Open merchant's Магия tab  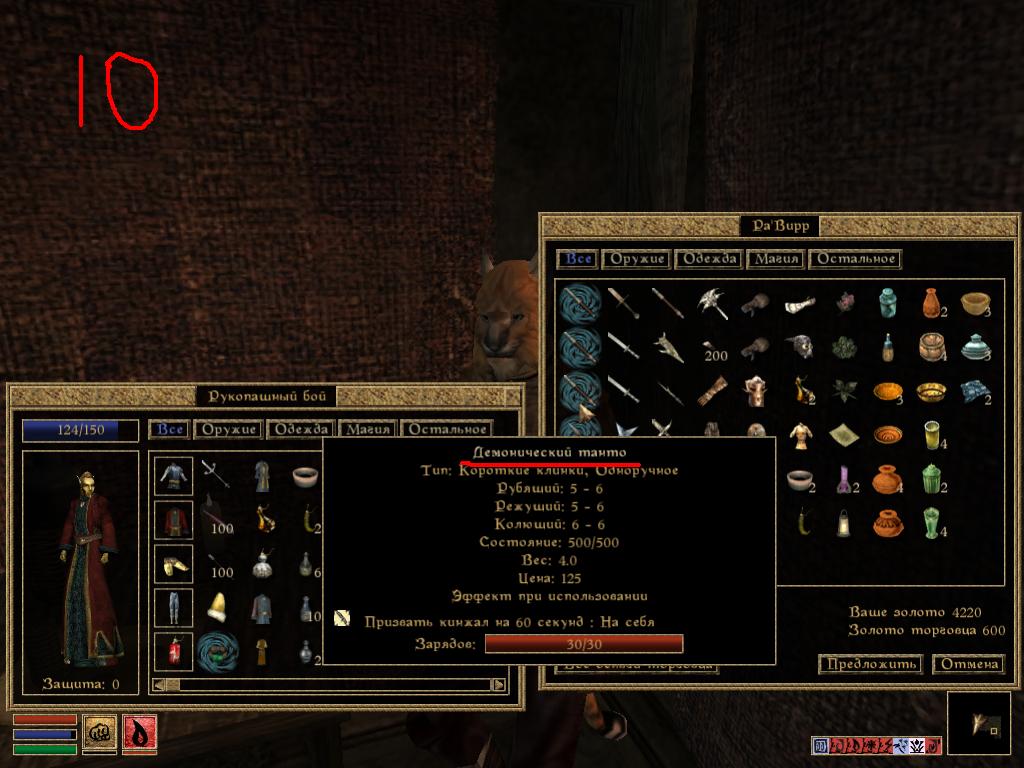point(776,259)
